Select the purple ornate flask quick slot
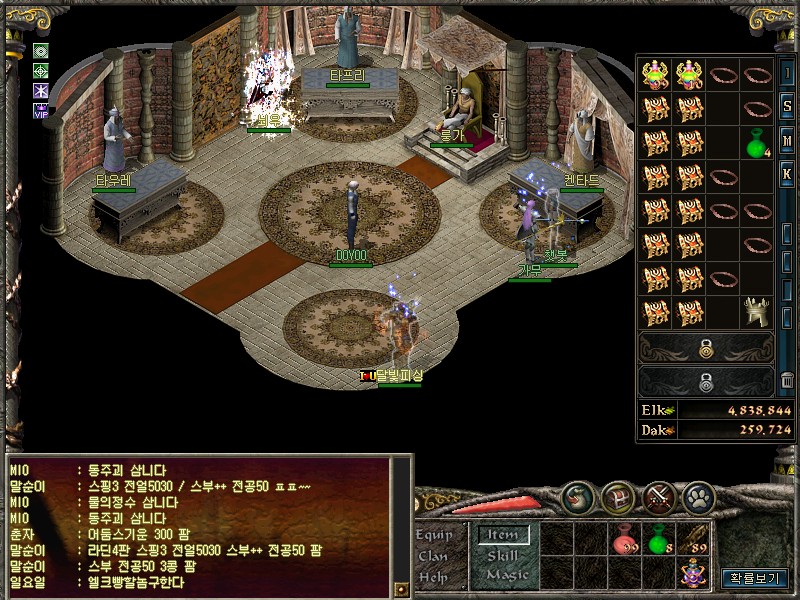Viewport: 800px width, 600px height. 691,574
